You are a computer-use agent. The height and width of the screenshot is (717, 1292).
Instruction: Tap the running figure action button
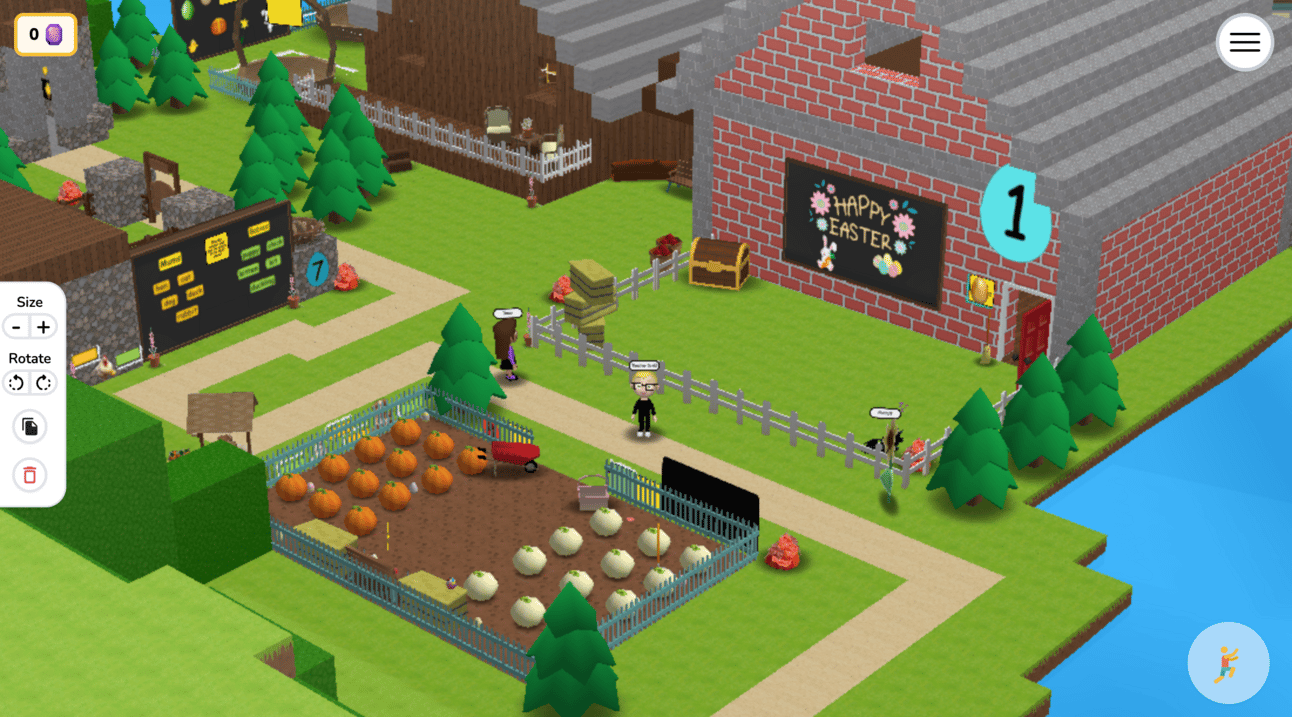coord(1227,663)
